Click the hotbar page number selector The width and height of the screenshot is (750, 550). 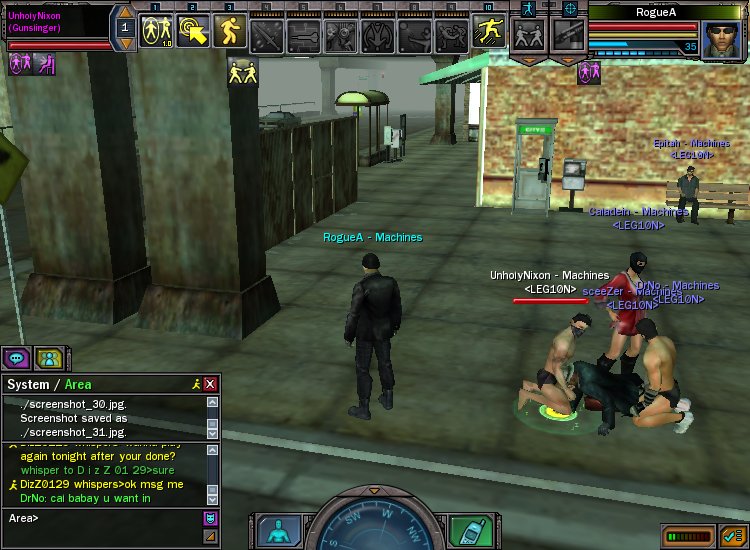coord(125,28)
